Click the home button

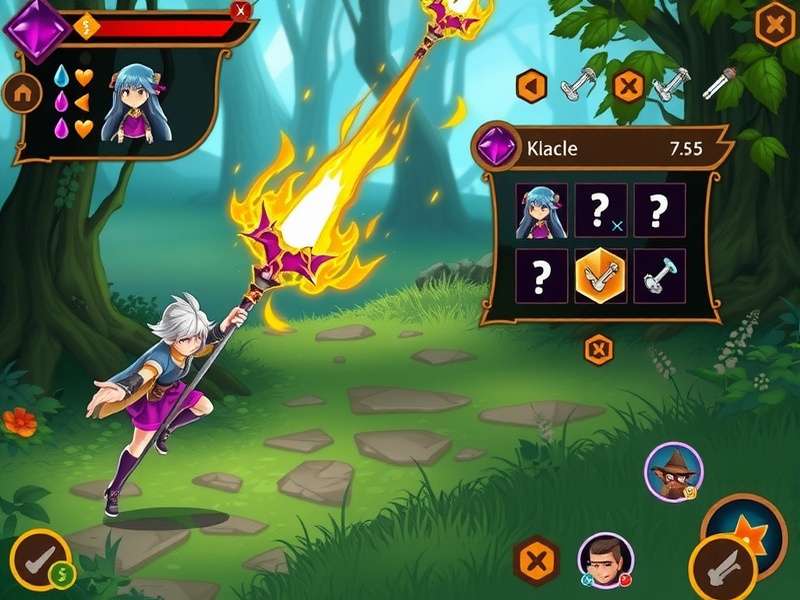pyautogui.click(x=21, y=93)
